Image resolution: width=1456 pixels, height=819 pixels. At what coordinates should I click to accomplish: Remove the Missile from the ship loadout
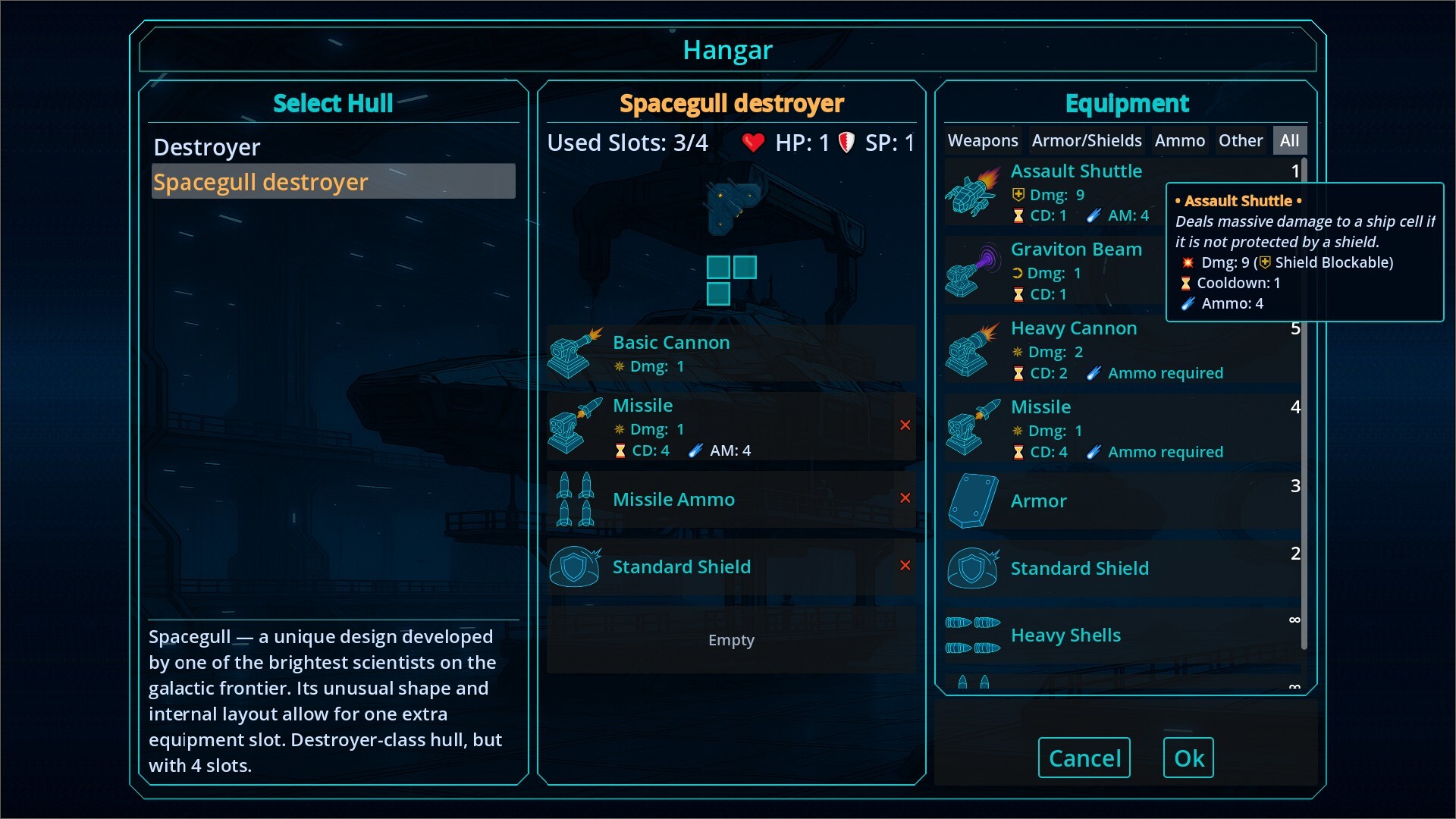[906, 425]
